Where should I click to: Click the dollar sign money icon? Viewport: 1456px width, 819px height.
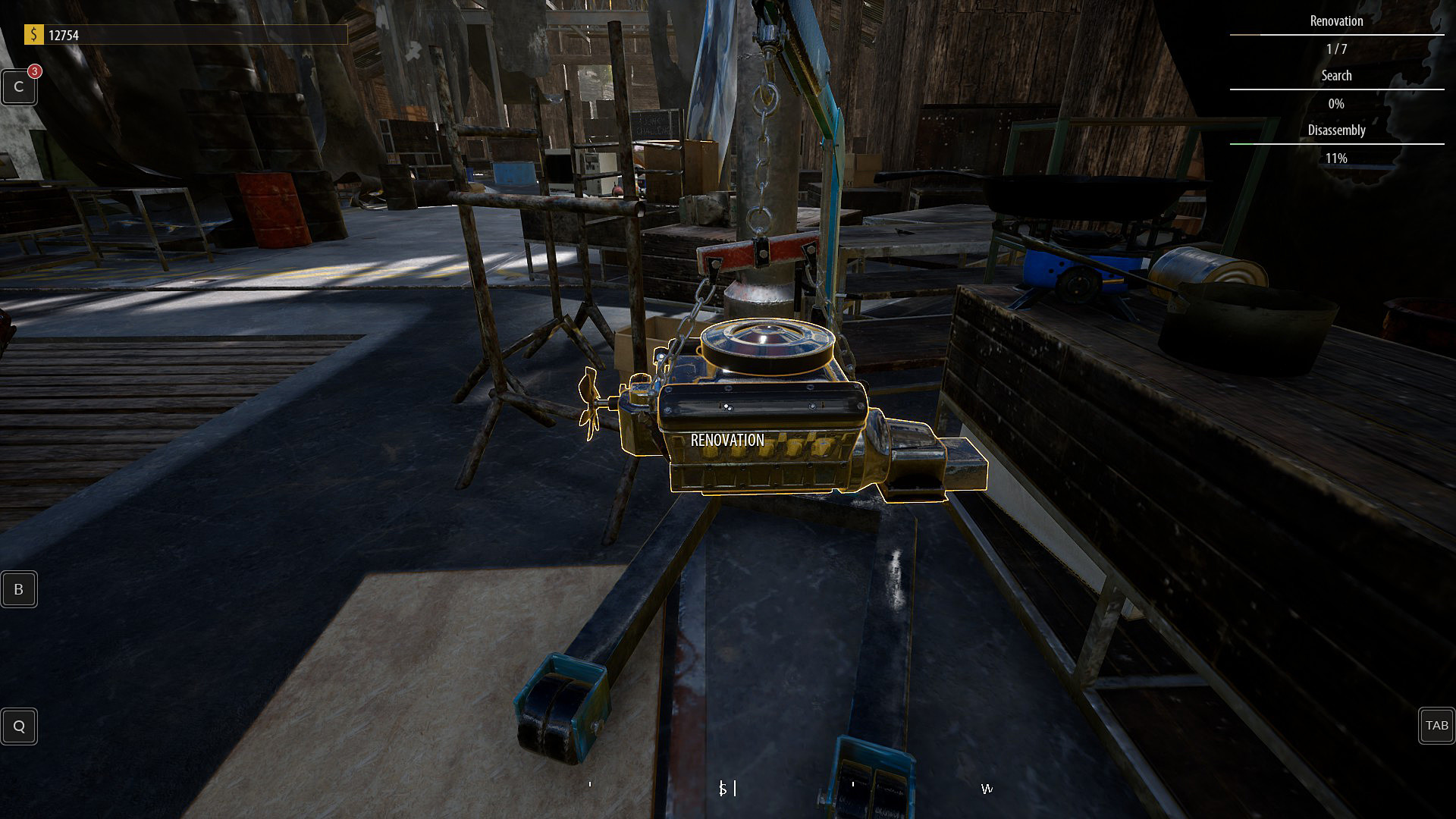tap(34, 34)
